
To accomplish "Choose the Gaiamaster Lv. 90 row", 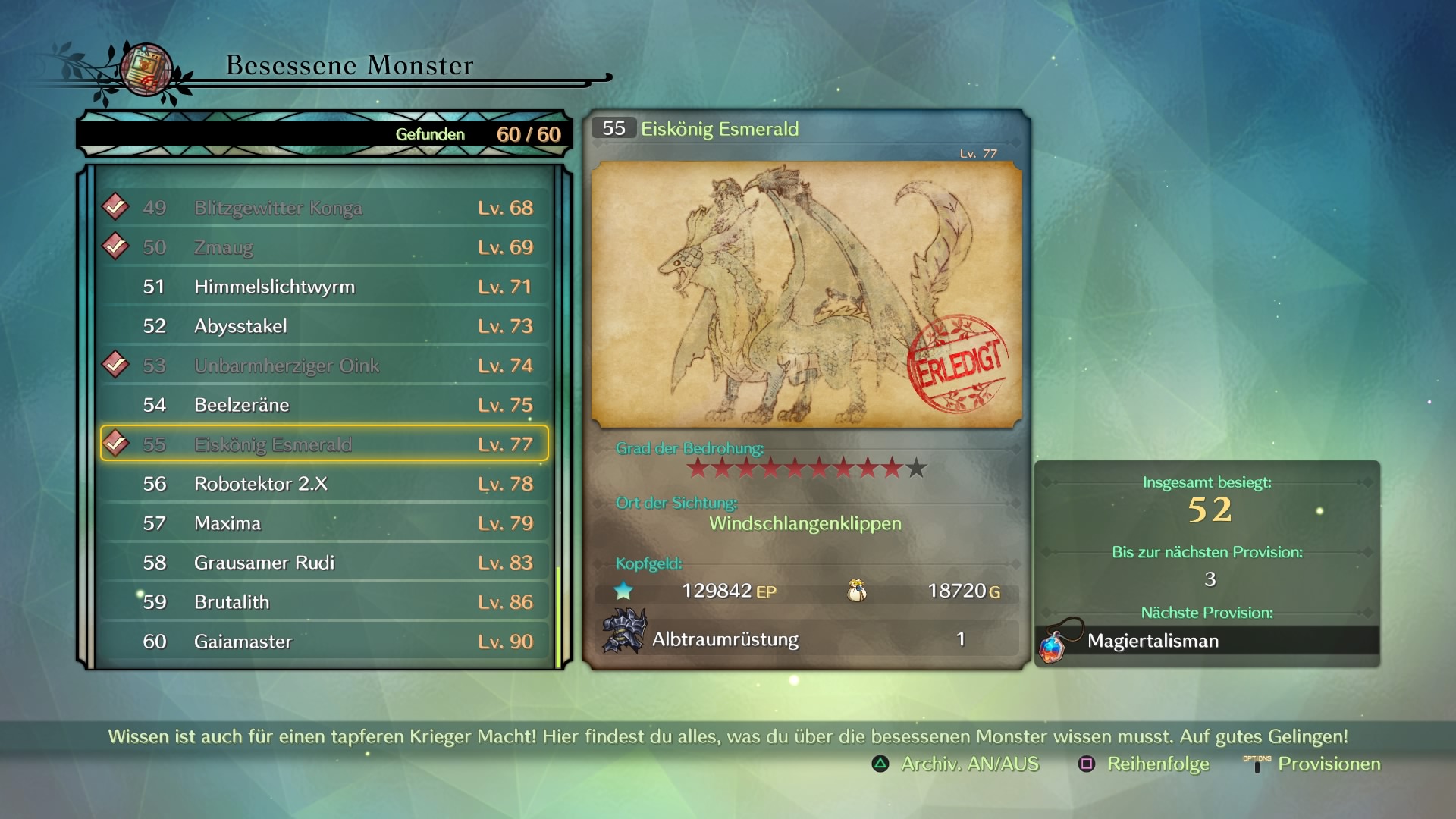I will tap(325, 642).
